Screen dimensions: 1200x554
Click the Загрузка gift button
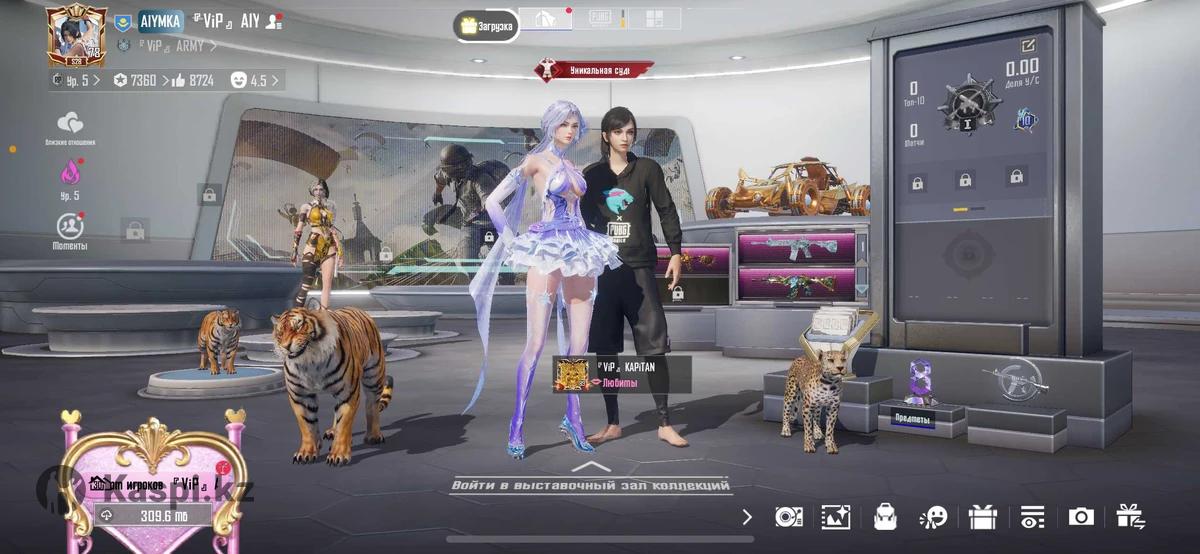coord(486,26)
